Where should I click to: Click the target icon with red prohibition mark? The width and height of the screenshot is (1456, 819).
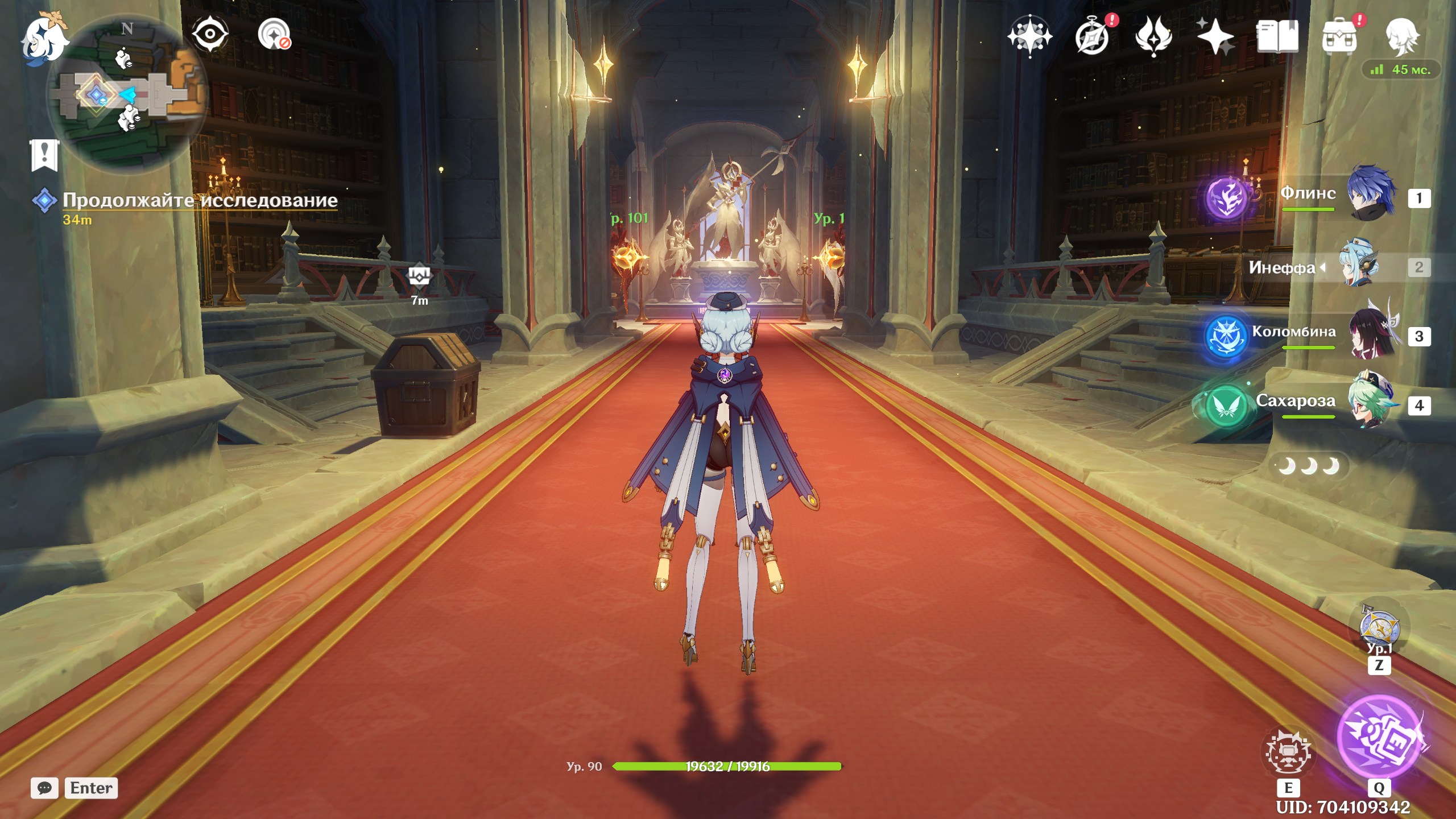[274, 35]
